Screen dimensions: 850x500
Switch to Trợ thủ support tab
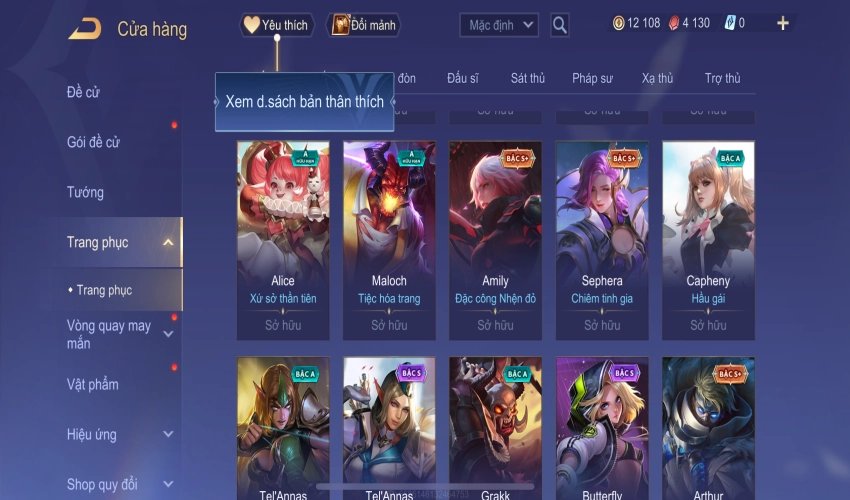(722, 78)
